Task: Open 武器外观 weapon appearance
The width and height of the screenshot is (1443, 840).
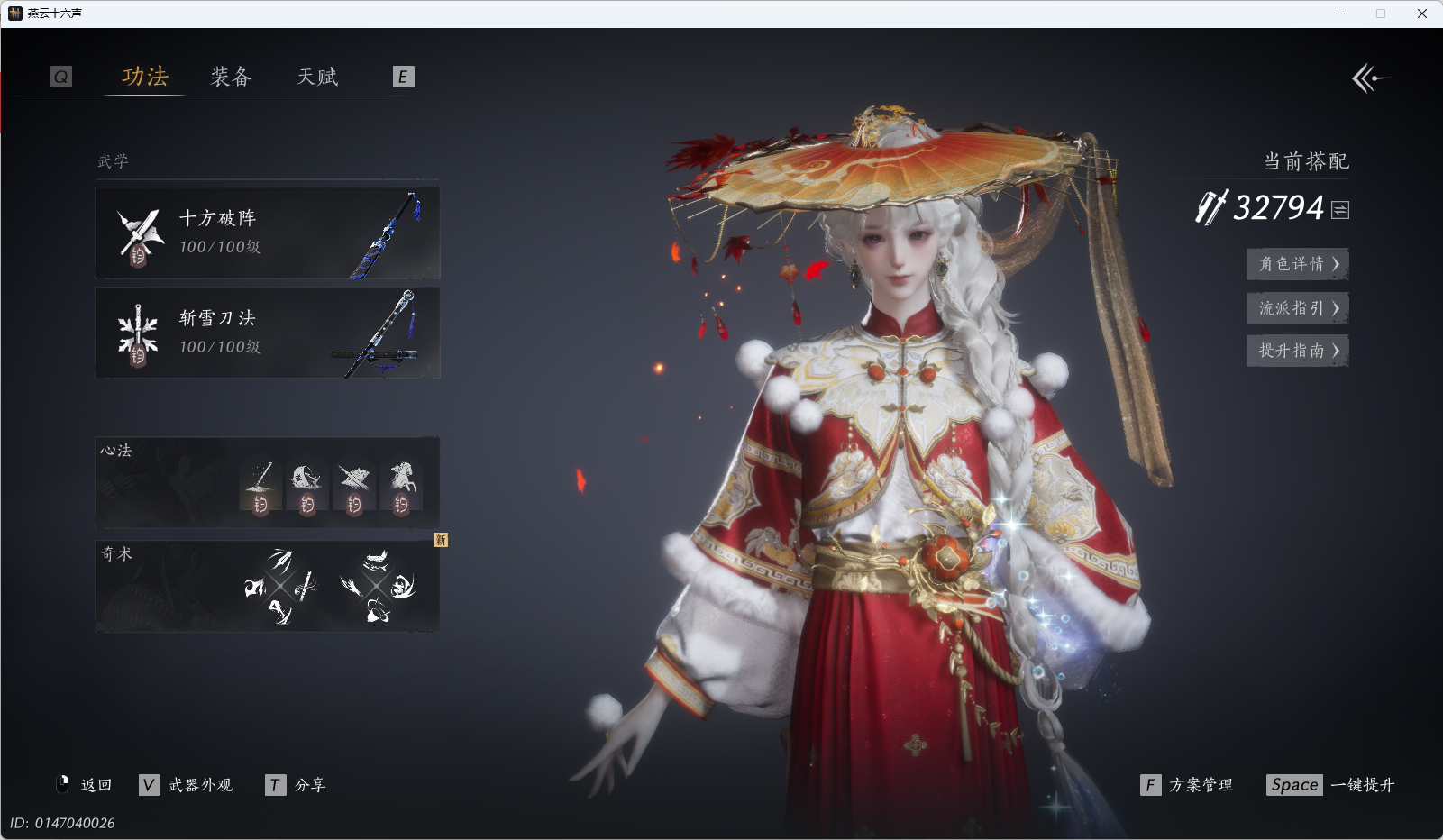Action: pos(187,785)
